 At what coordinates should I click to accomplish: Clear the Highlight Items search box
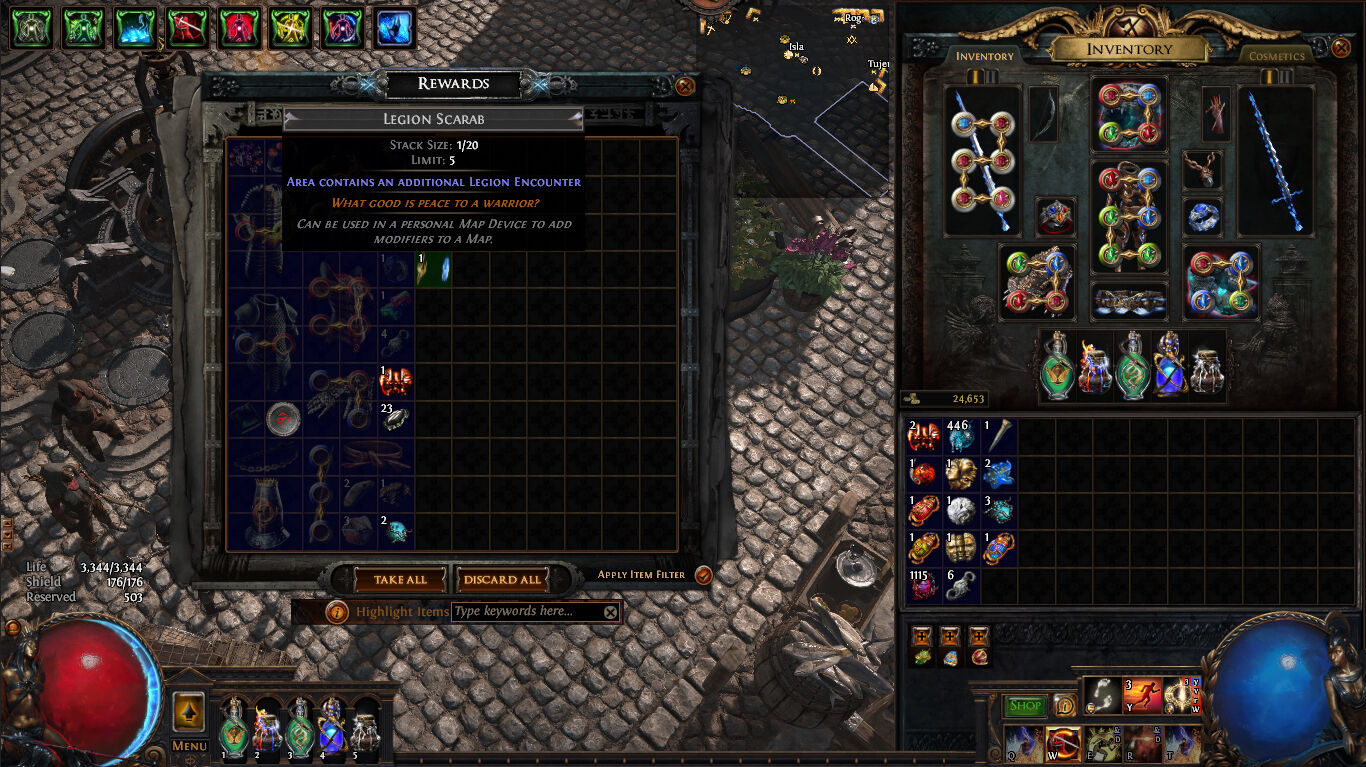point(610,611)
